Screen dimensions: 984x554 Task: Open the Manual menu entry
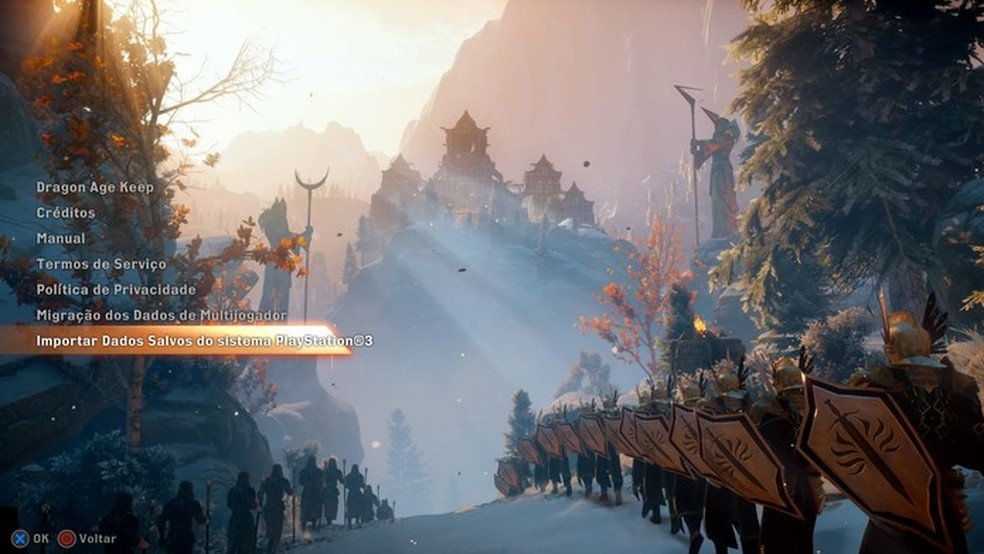[x=61, y=239]
